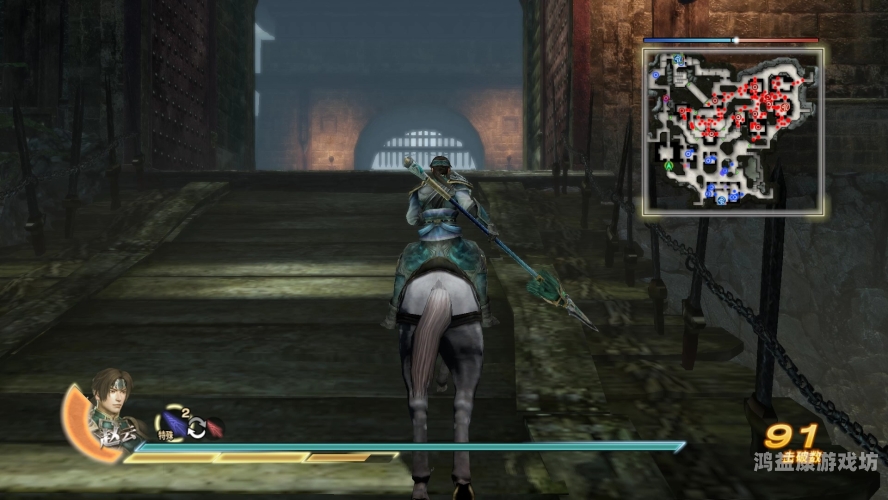Click the purple marker on the minimap
Image resolution: width=888 pixels, height=500 pixels.
pos(666,100)
